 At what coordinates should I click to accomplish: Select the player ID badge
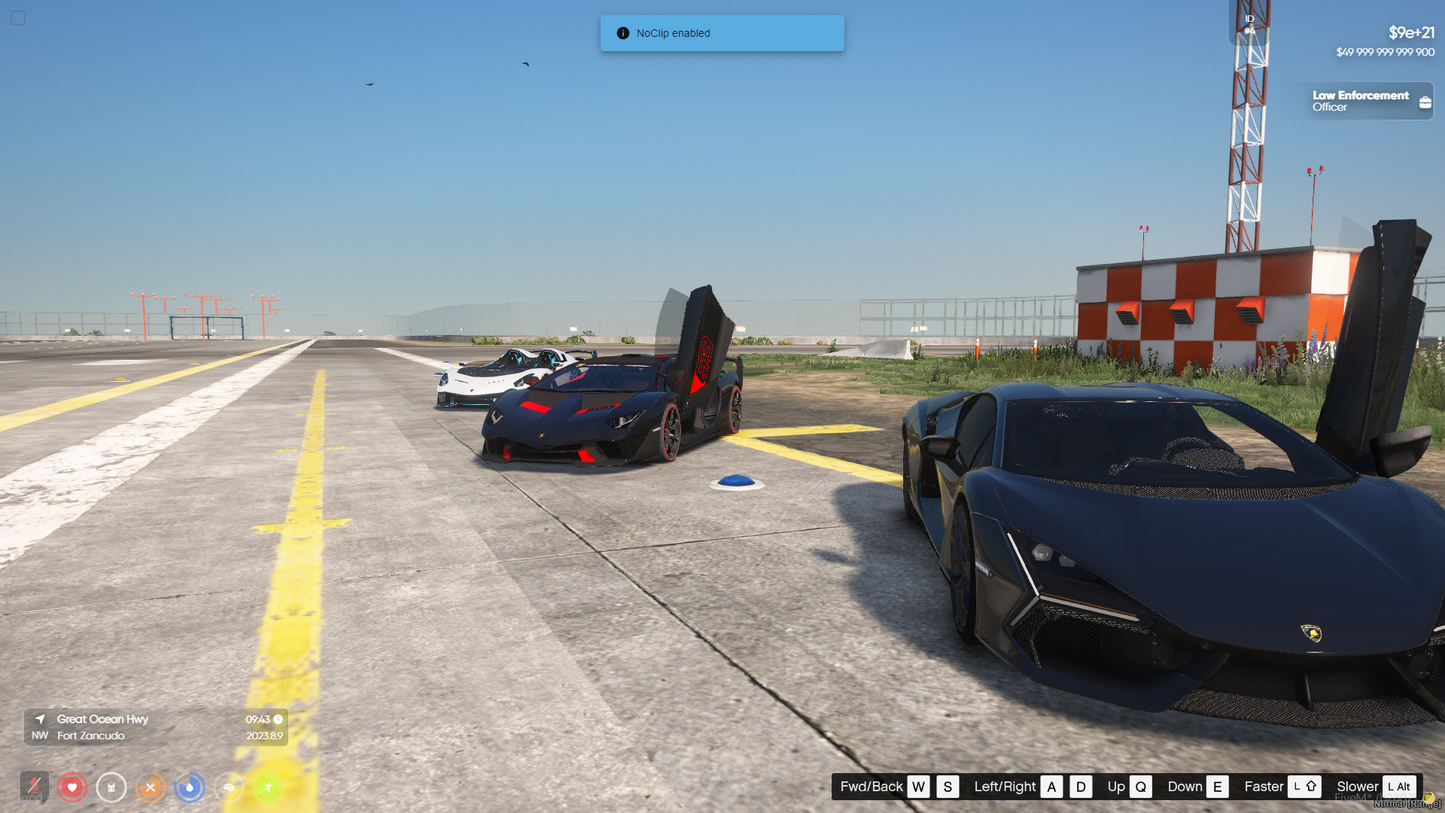coord(1249,24)
